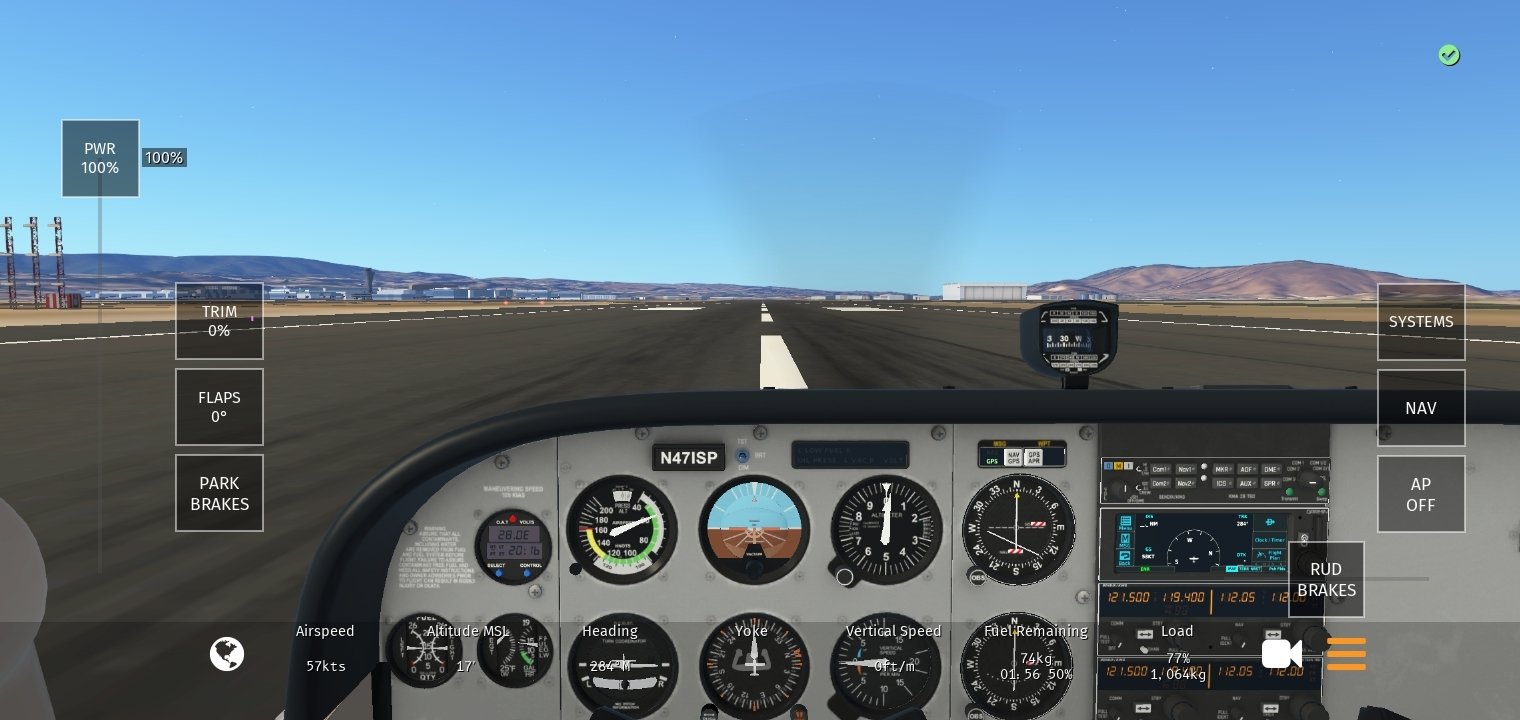The height and width of the screenshot is (720, 1520).
Task: Open the orange hamburger menu
Action: 1346,654
